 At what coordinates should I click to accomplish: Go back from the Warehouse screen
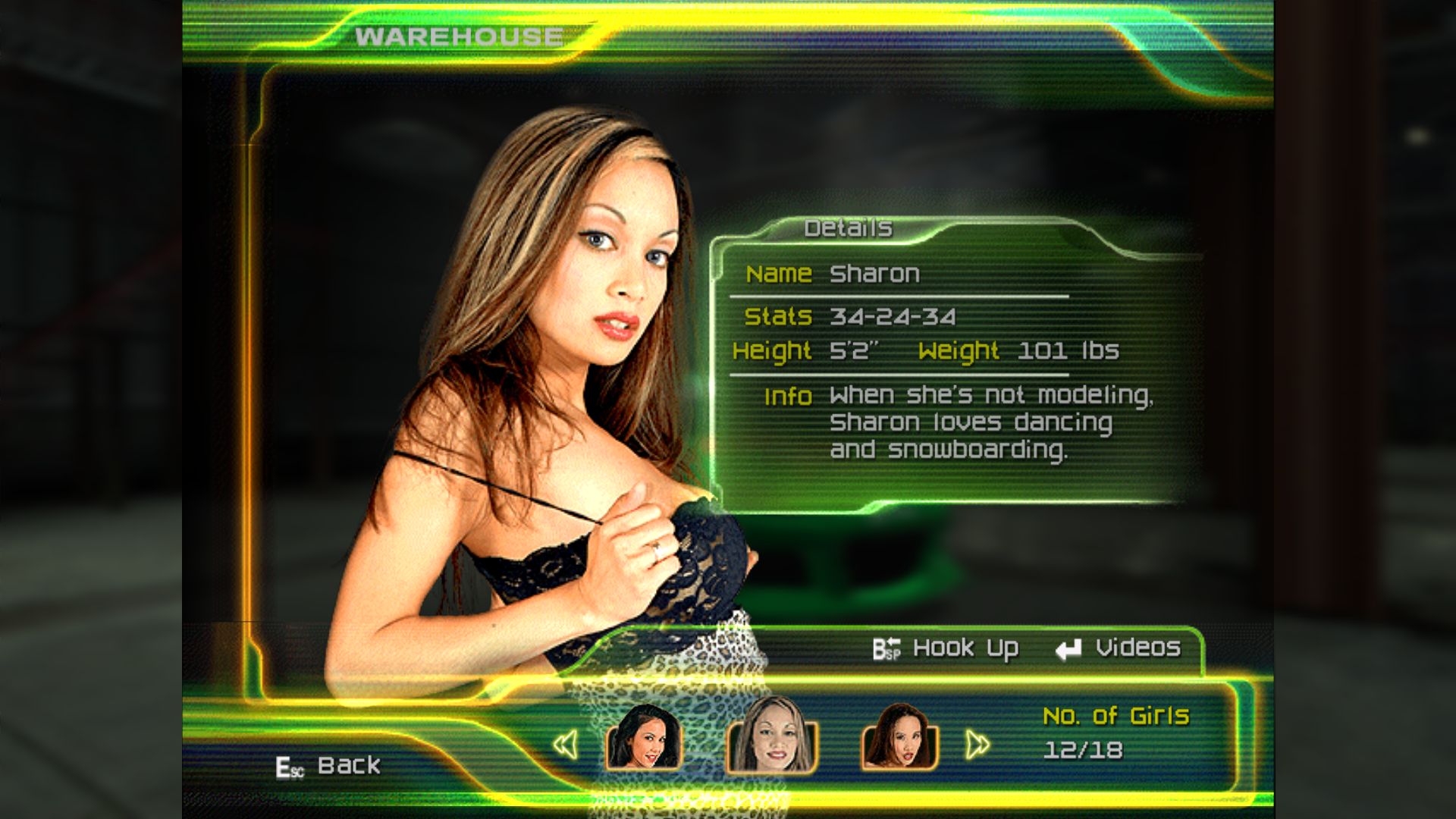click(328, 766)
